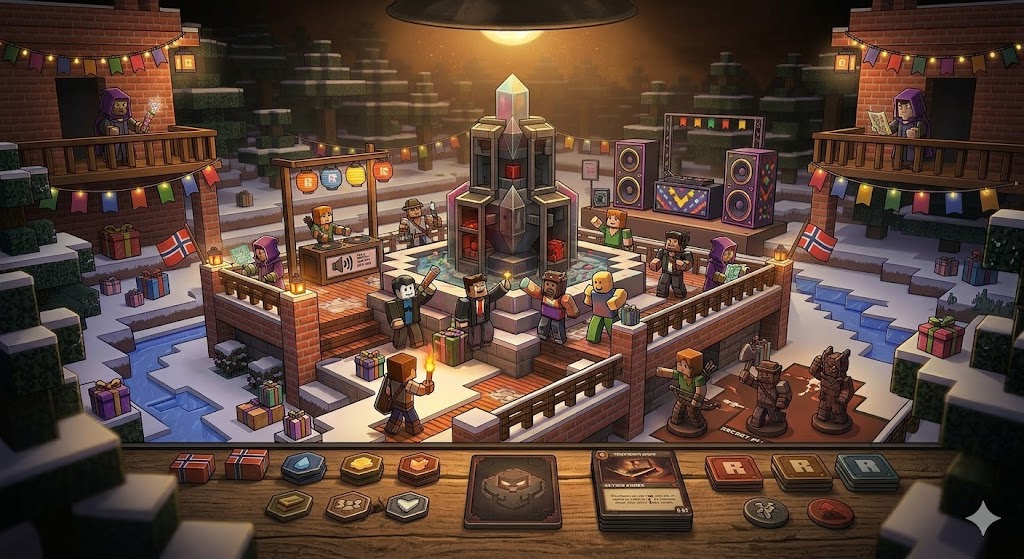Click the gray round token

[x=766, y=512]
